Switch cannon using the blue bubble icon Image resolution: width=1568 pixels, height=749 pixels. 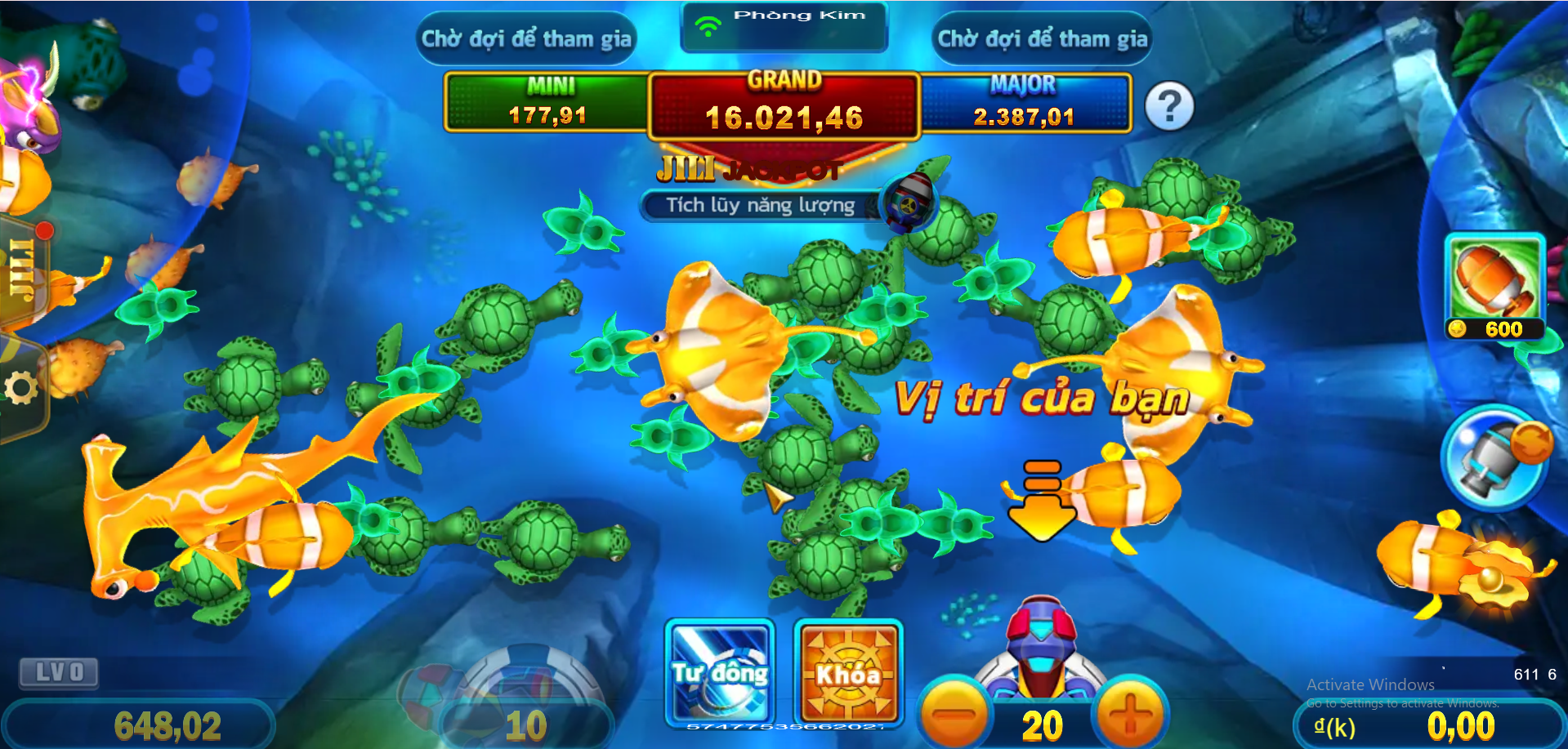click(x=1494, y=457)
